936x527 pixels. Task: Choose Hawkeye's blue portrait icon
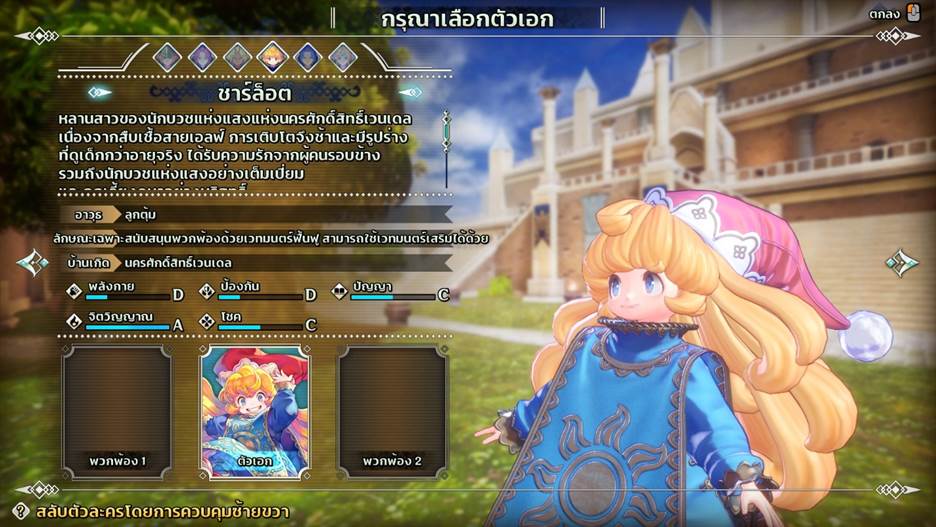click(x=307, y=56)
